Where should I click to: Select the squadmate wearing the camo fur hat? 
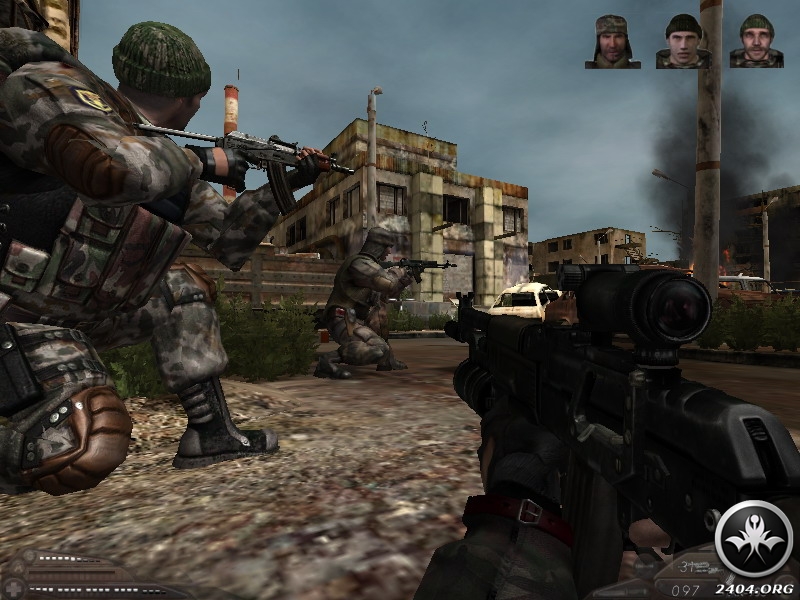click(x=612, y=41)
